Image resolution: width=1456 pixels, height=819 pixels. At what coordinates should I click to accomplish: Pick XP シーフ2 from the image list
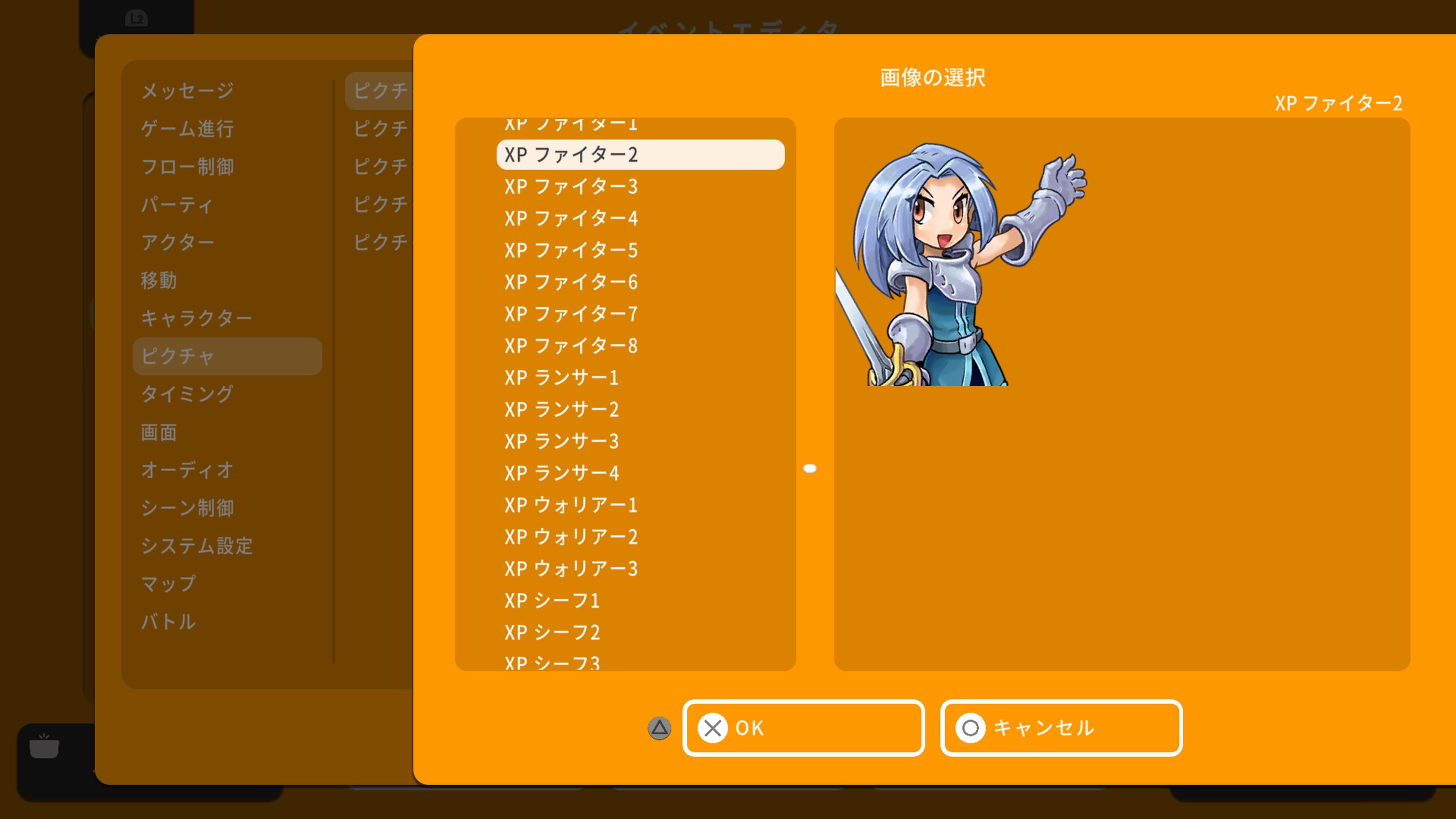[x=552, y=632]
